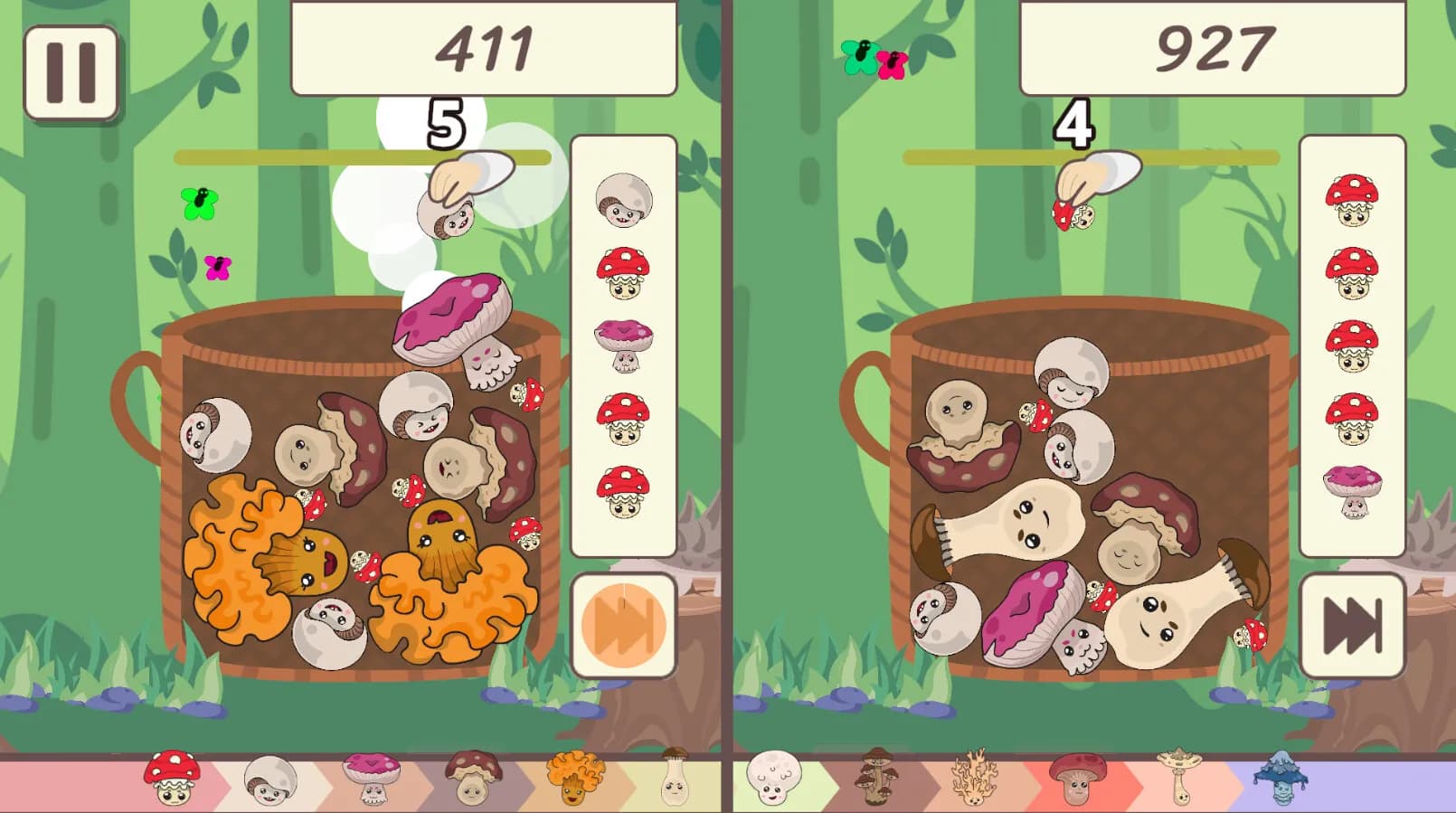This screenshot has height=813, width=1456.
Task: Click the orange fast-forward skip button
Action: 624,625
